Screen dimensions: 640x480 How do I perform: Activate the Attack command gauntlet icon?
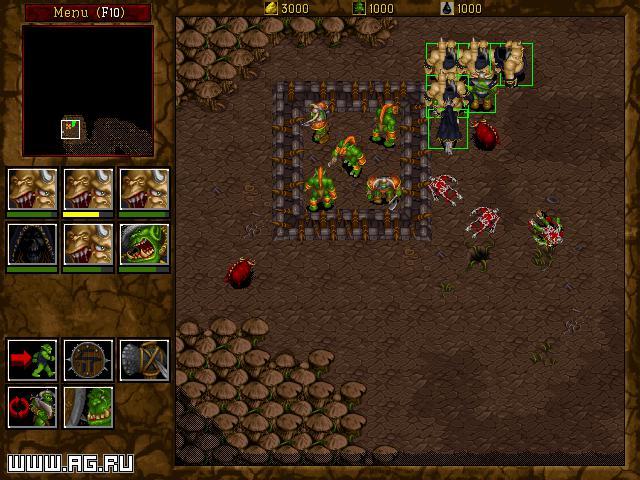144,360
